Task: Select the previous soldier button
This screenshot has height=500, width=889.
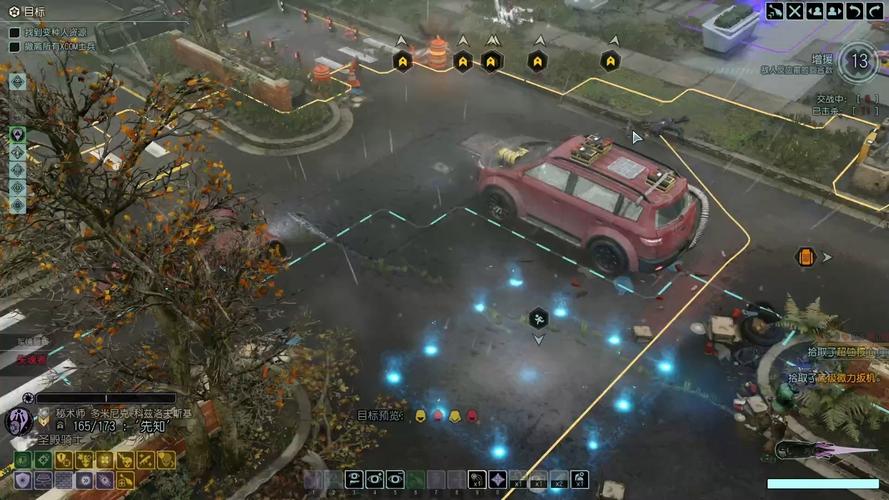Action: click(815, 11)
